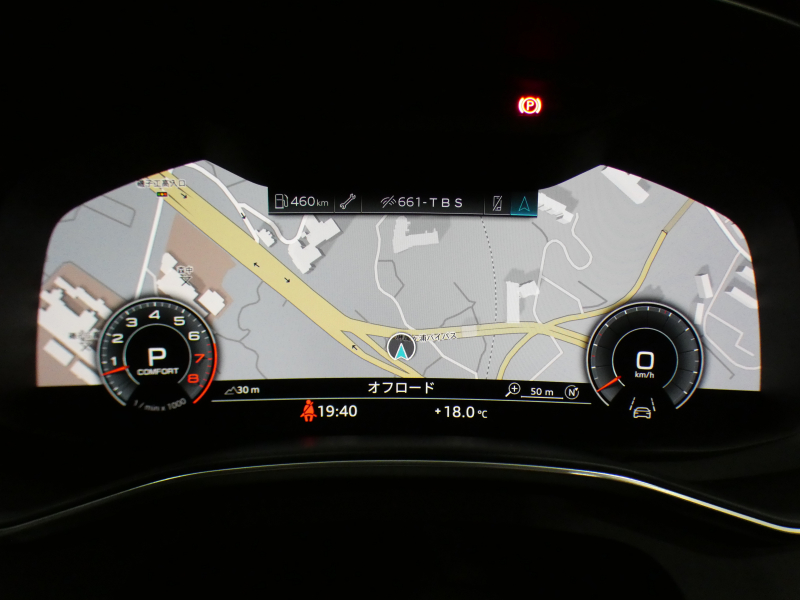800x600 pixels.
Task: Open the phone status tab
Action: tap(498, 203)
